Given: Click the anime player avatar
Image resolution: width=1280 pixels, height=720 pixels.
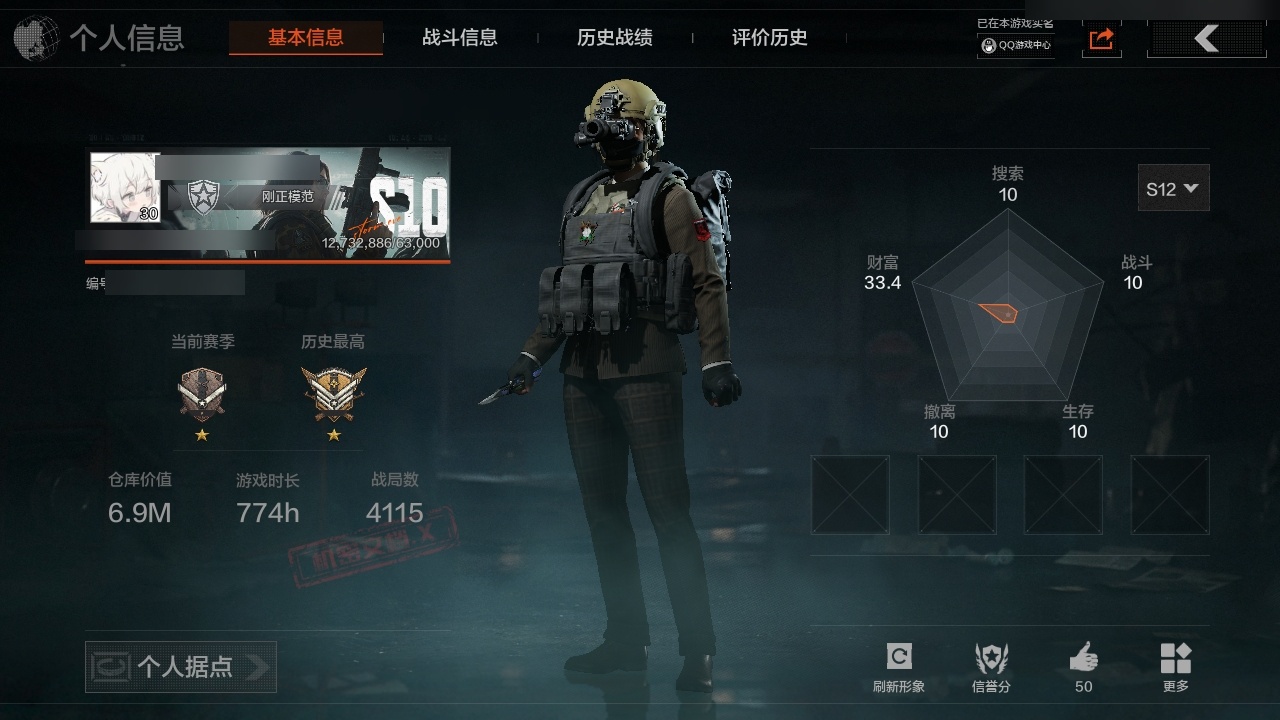Looking at the screenshot, I should pyautogui.click(x=126, y=187).
